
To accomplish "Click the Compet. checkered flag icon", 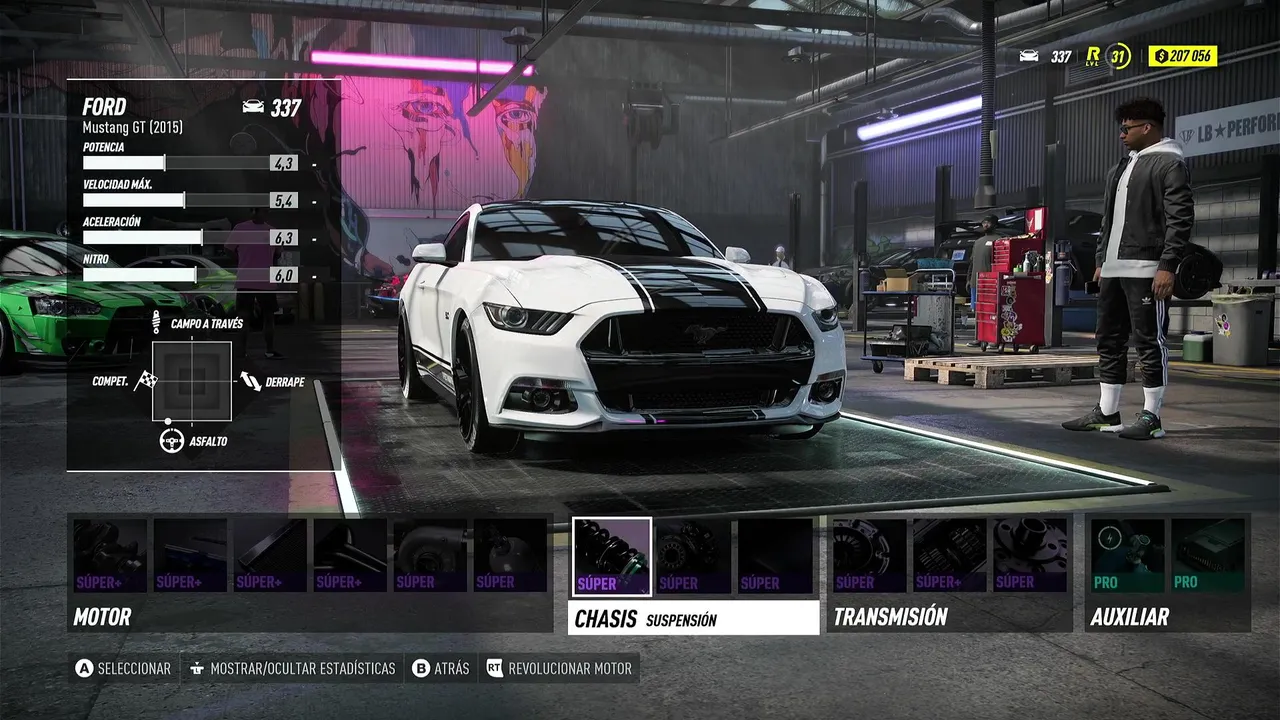I will click(147, 380).
